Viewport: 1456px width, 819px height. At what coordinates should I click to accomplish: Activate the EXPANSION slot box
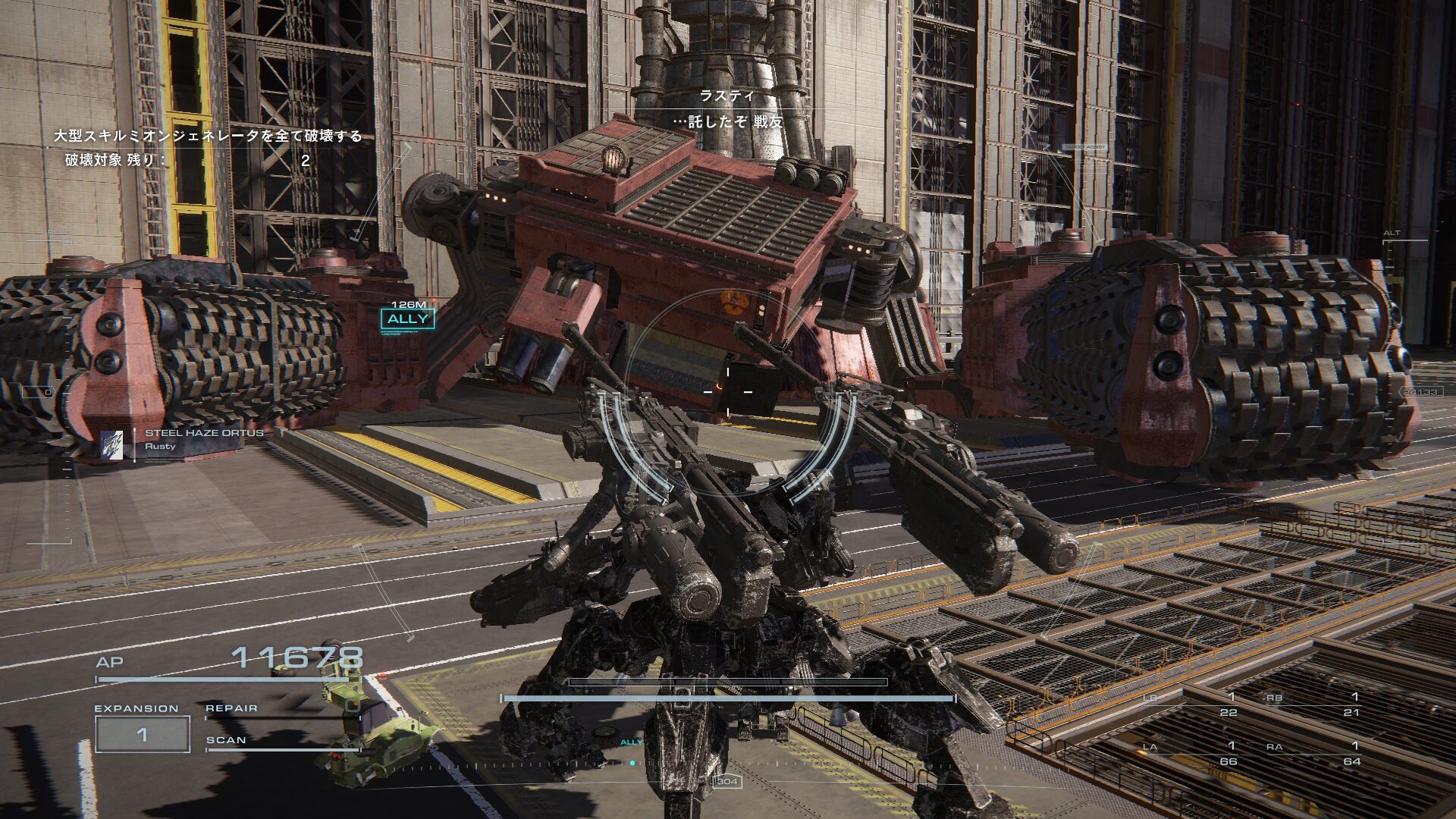click(142, 734)
